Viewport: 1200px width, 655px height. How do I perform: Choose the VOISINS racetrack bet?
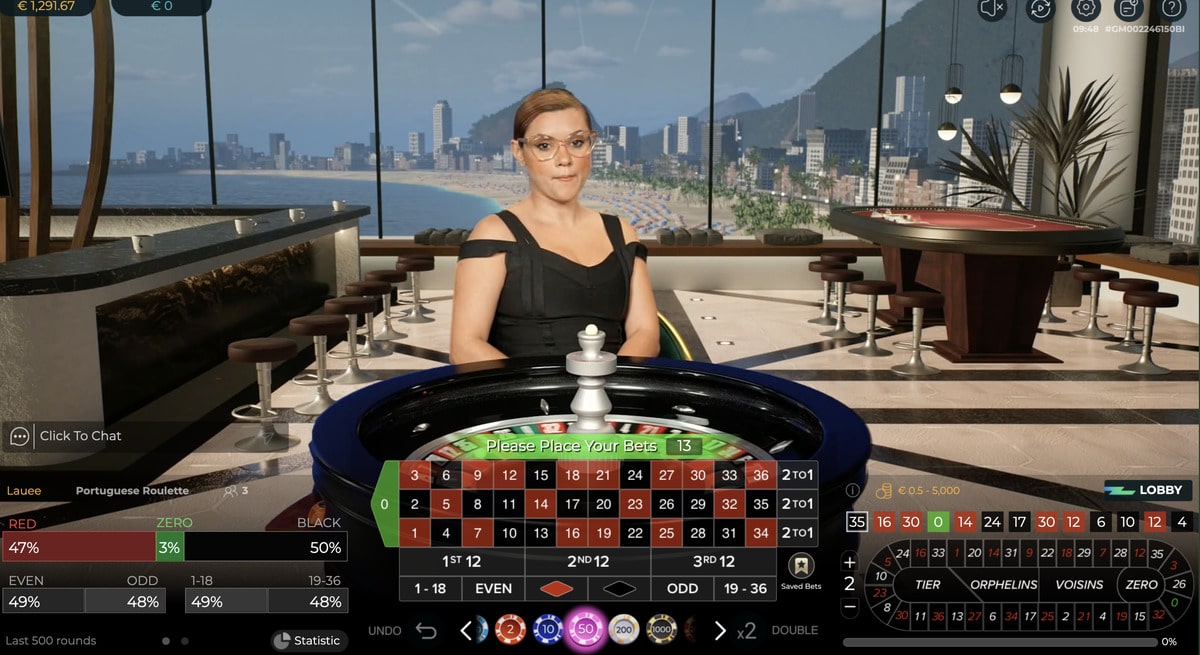(1080, 584)
